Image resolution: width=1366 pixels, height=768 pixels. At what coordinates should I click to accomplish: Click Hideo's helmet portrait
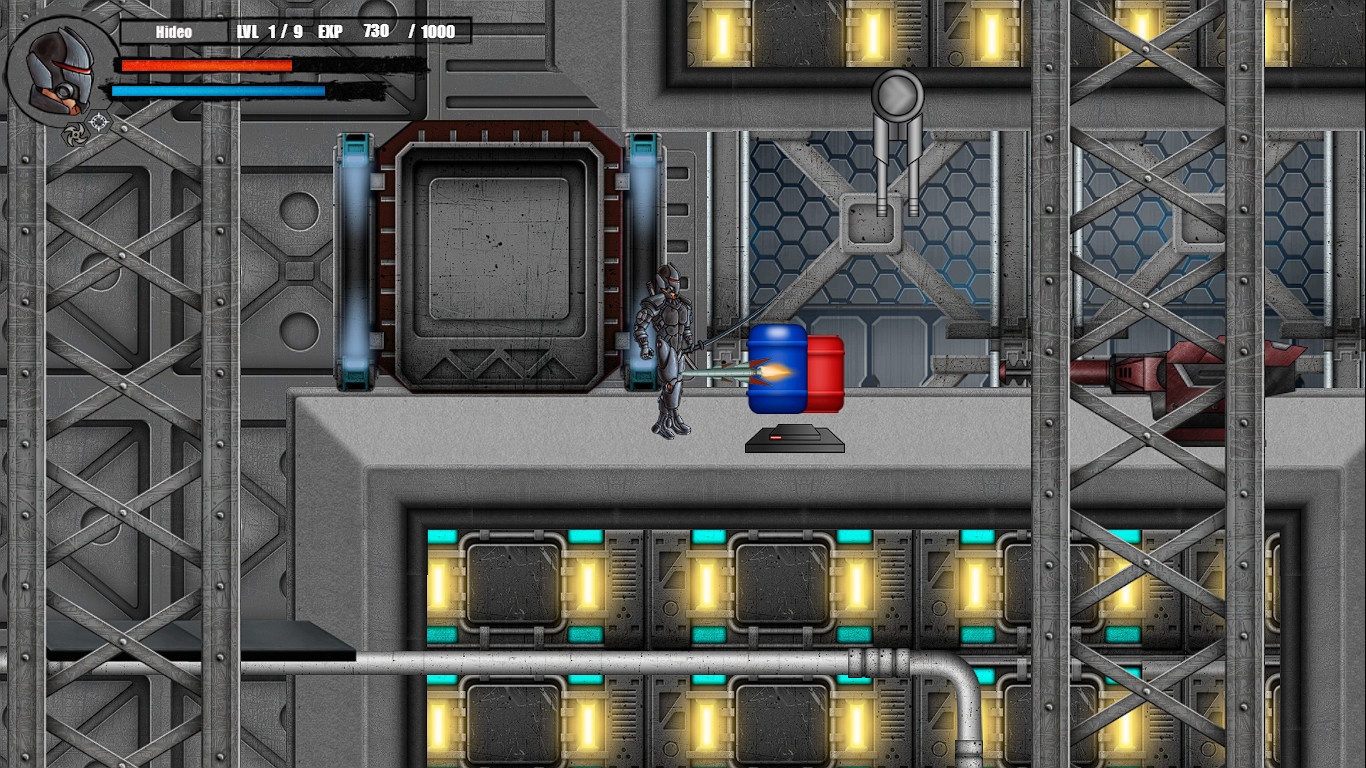[59, 70]
